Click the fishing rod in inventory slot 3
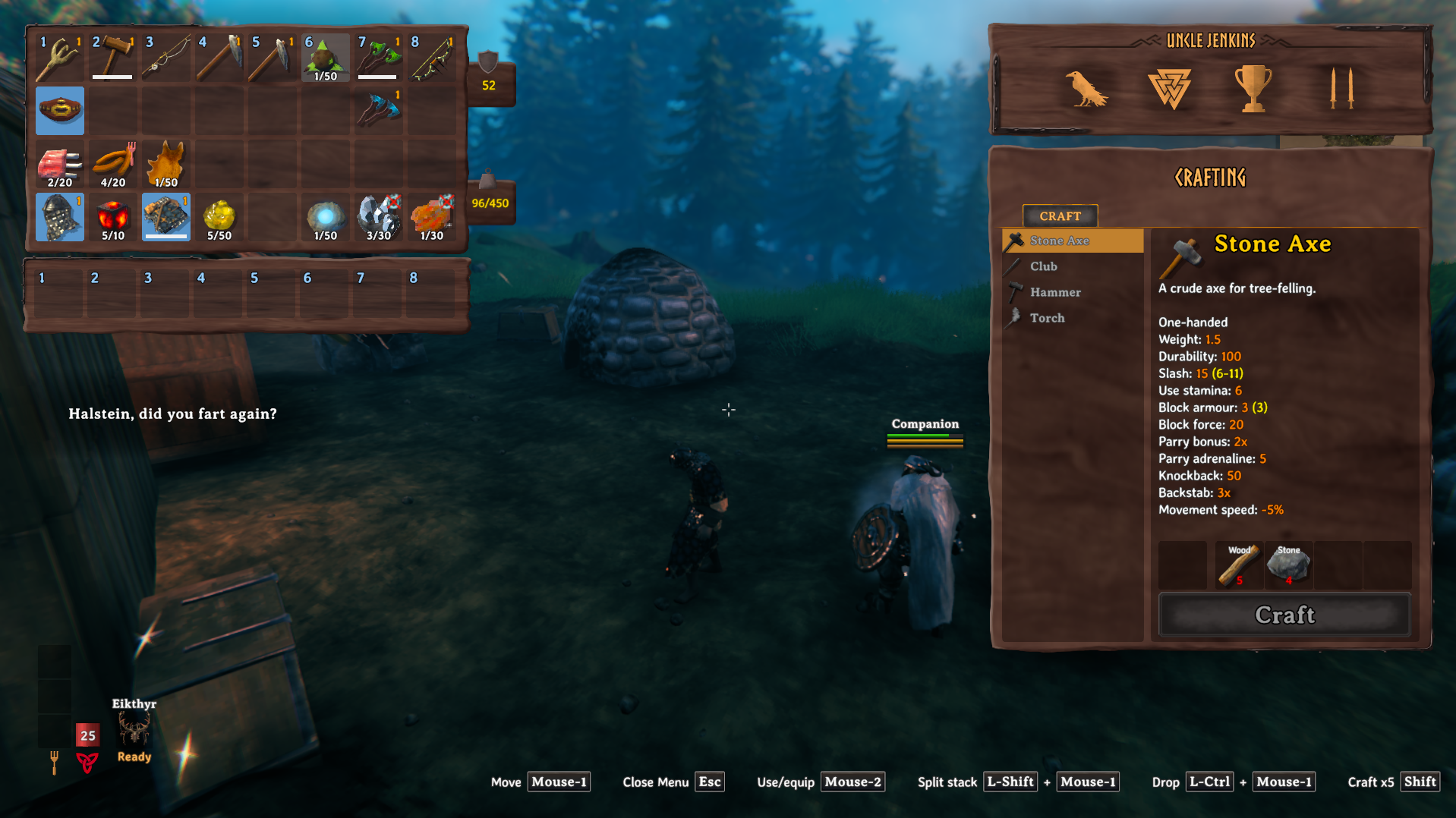 [x=165, y=55]
